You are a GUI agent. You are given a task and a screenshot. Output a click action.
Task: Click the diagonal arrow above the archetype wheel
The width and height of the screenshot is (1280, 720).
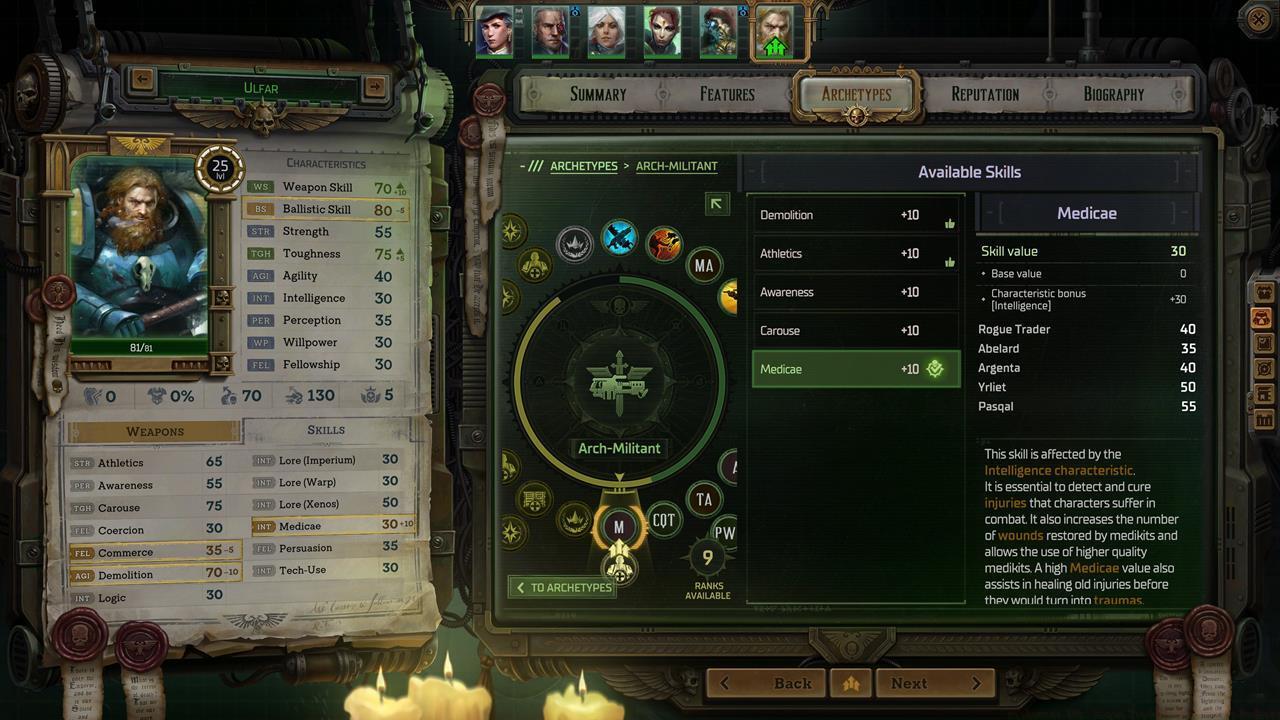716,204
